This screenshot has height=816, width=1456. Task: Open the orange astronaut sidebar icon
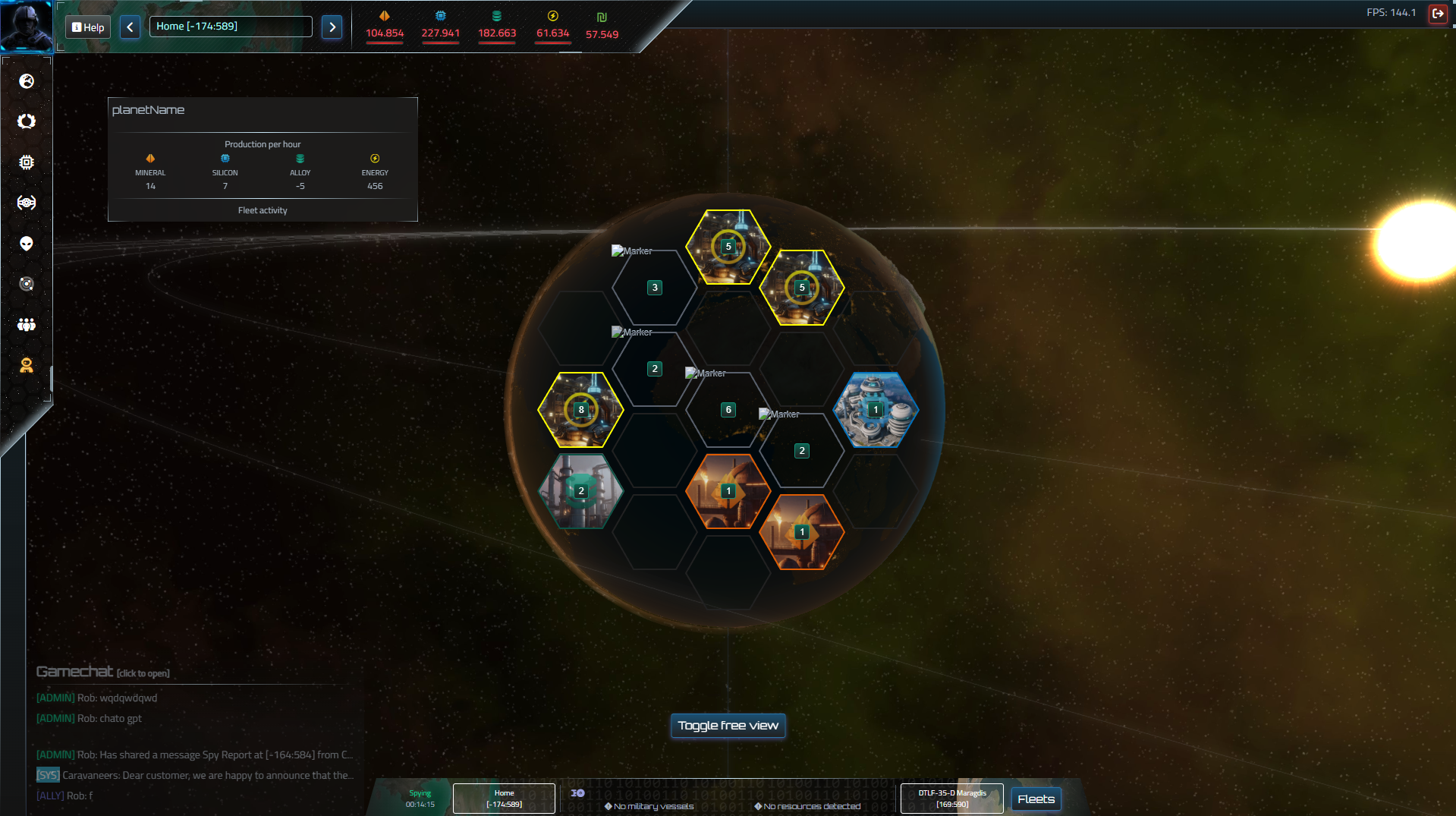click(27, 365)
